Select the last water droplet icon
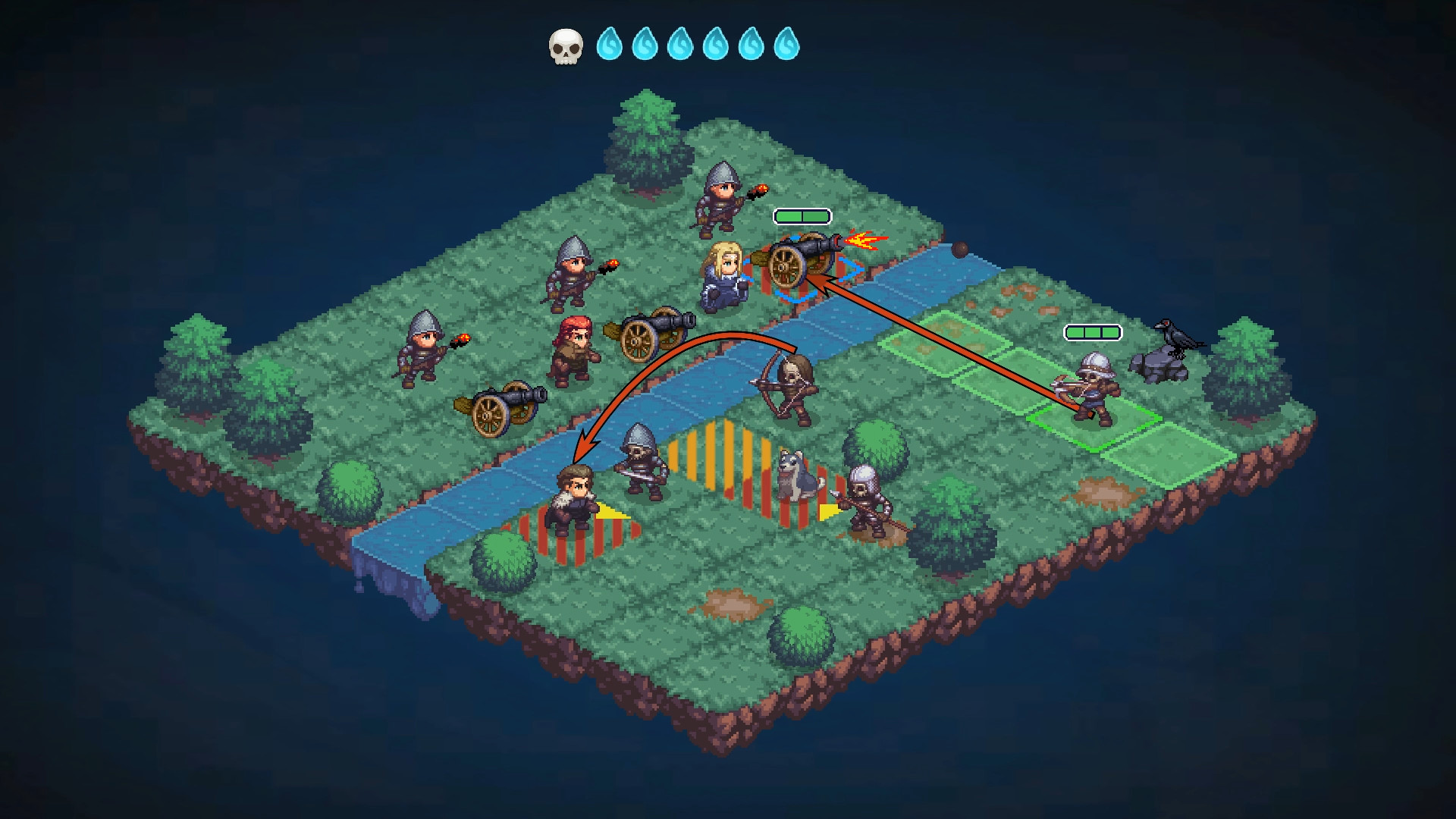This screenshot has height=819, width=1456. 789,45
